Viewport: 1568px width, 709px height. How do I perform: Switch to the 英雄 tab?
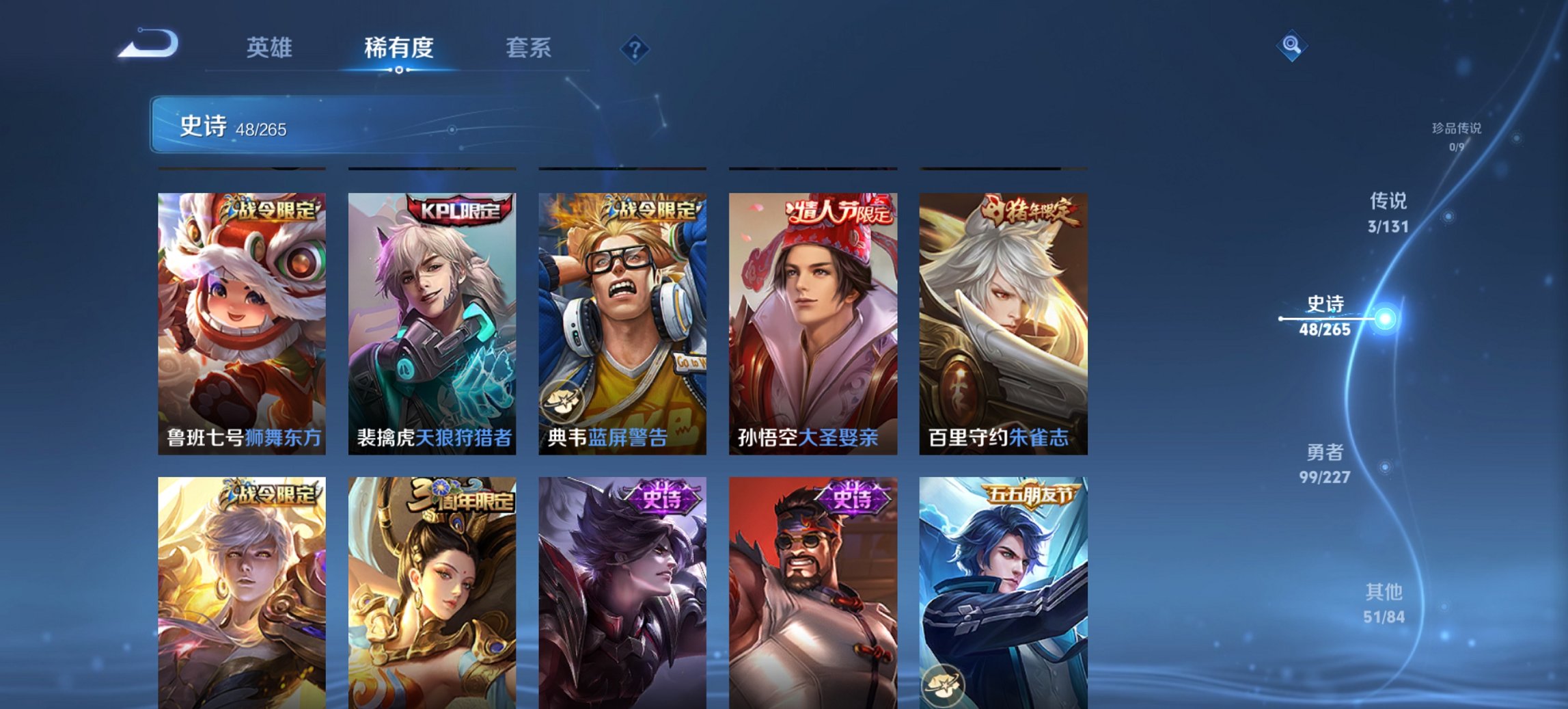click(271, 48)
